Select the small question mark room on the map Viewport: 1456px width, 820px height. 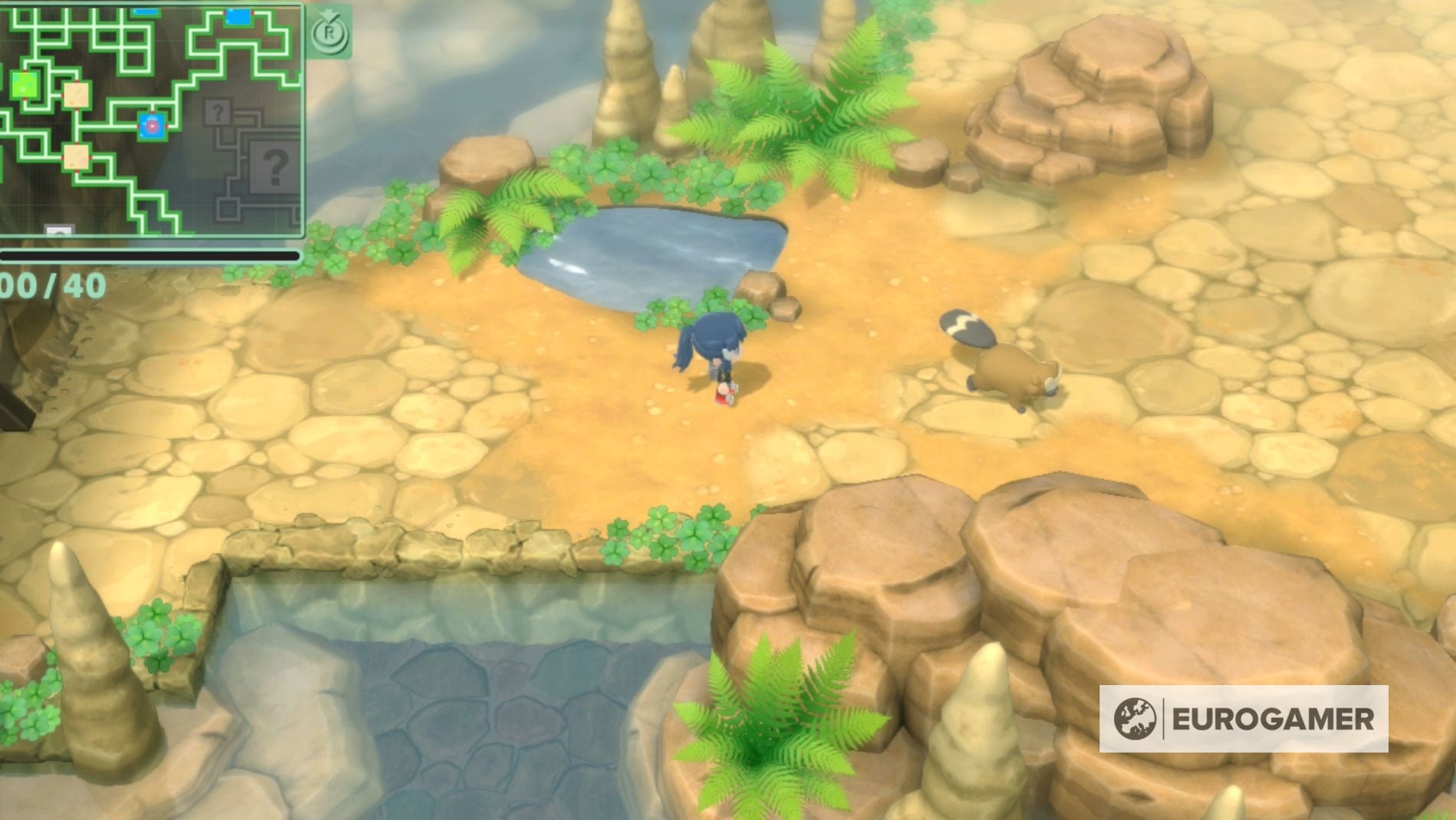coord(217,111)
